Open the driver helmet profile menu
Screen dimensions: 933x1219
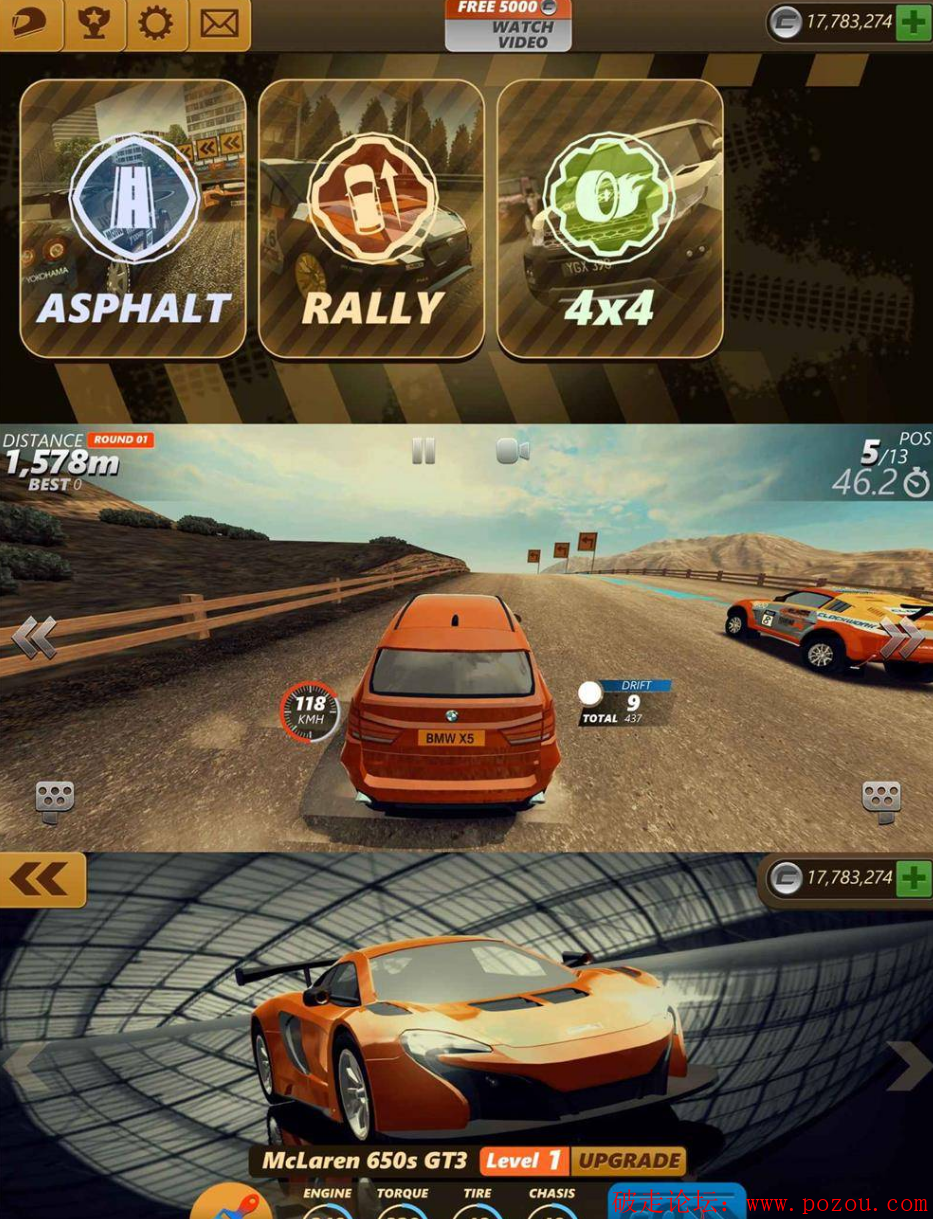[x=30, y=22]
